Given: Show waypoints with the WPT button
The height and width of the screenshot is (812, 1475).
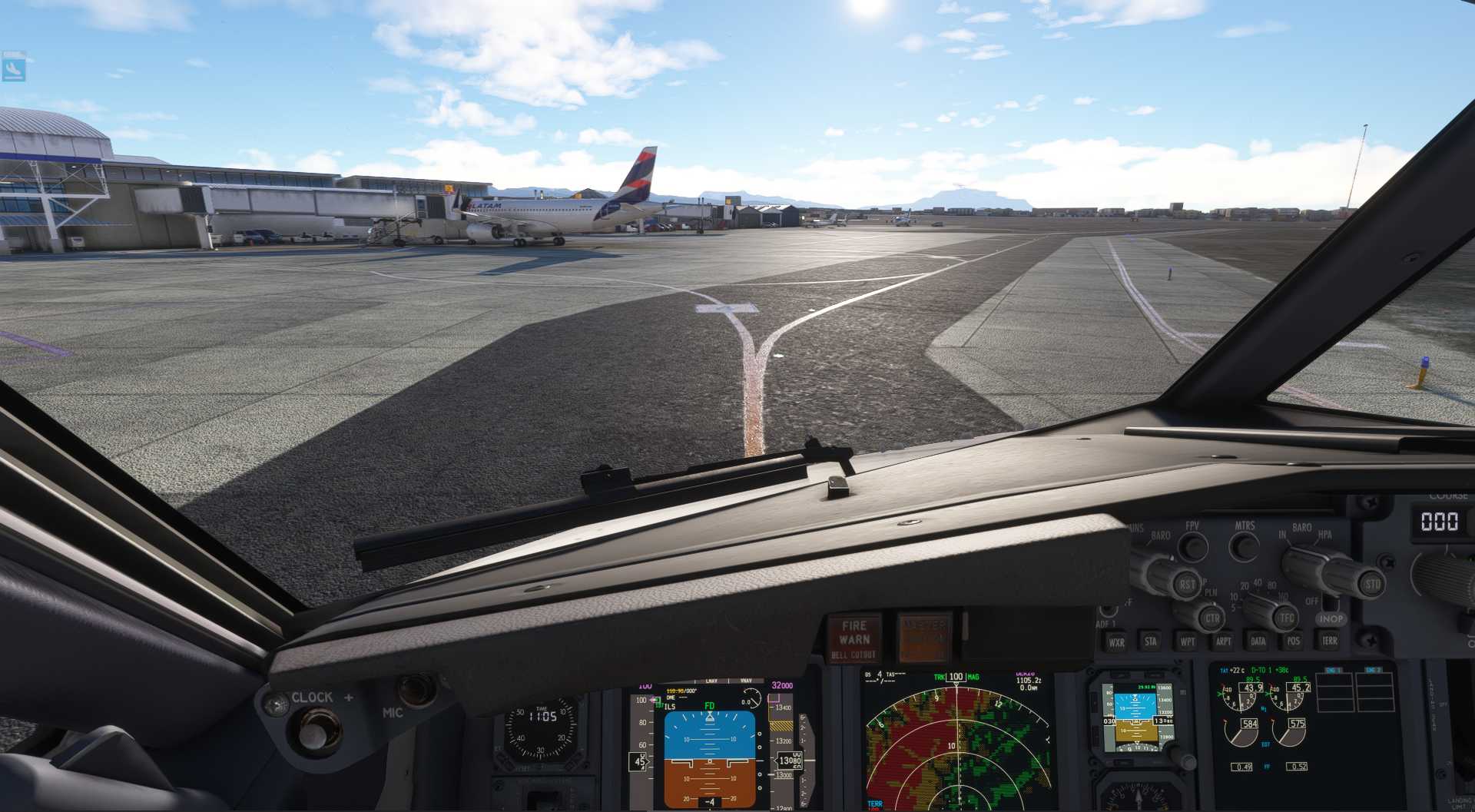Looking at the screenshot, I should tap(1187, 641).
